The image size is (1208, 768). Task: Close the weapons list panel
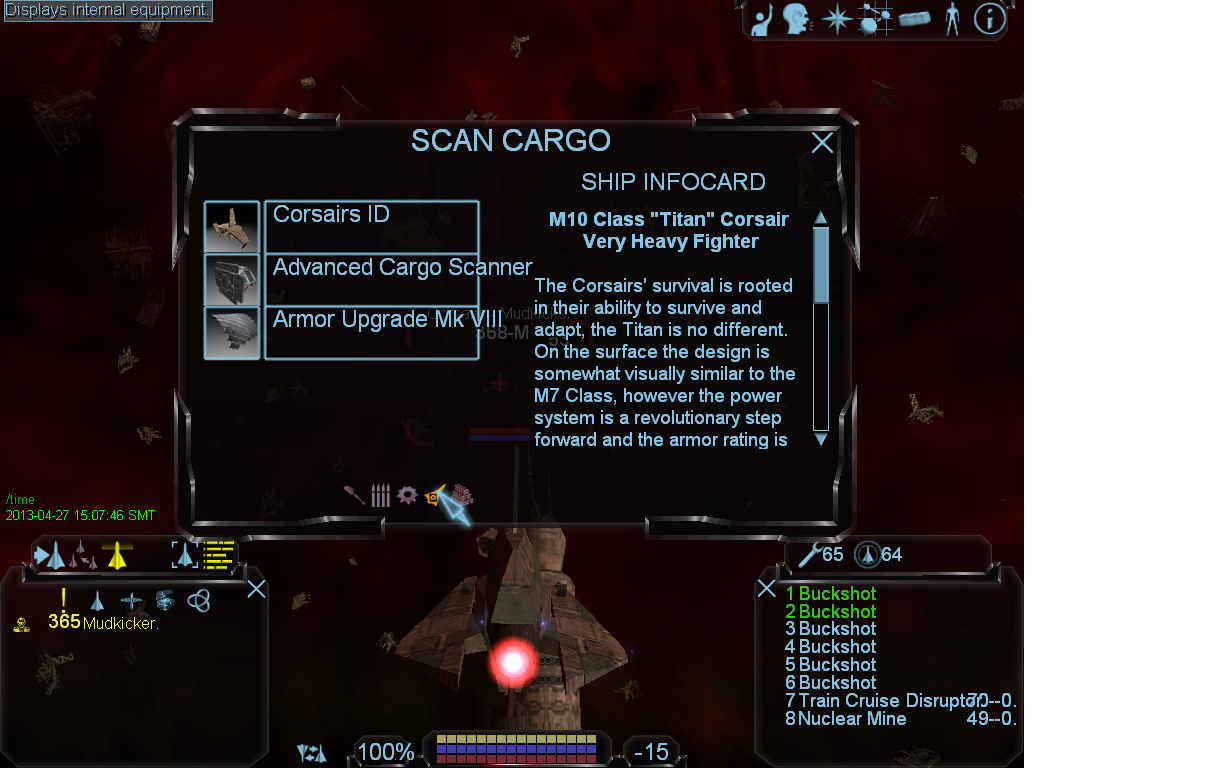tap(766, 589)
